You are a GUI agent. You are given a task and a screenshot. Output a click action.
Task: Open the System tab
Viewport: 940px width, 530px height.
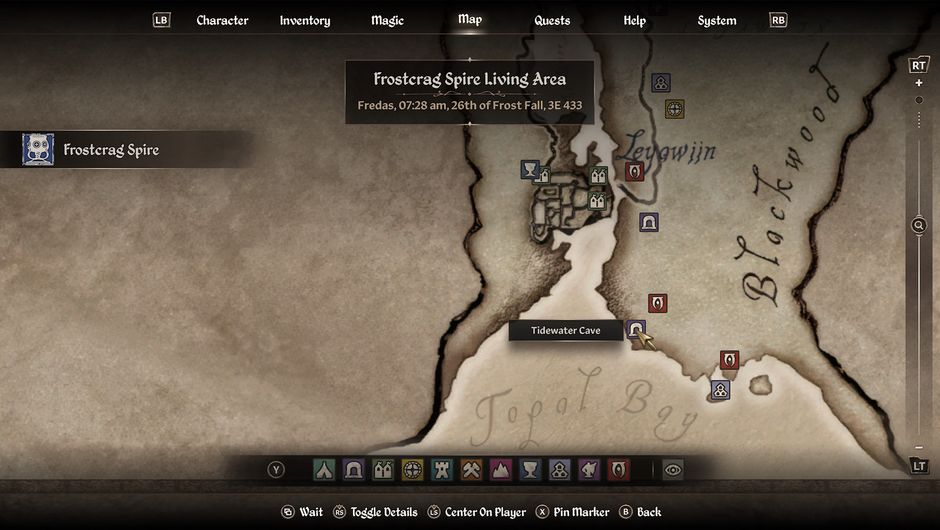[717, 20]
